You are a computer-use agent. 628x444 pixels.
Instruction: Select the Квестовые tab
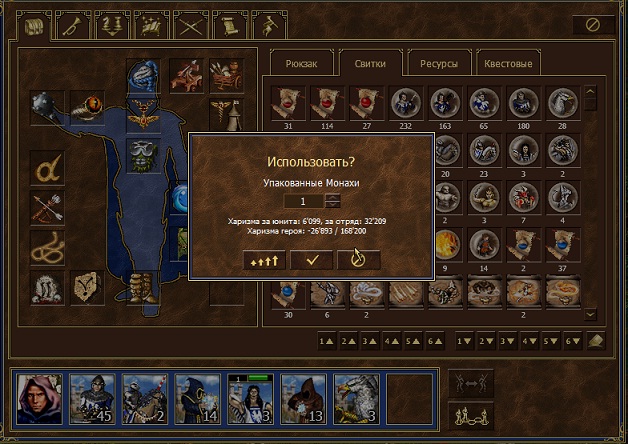coord(508,64)
